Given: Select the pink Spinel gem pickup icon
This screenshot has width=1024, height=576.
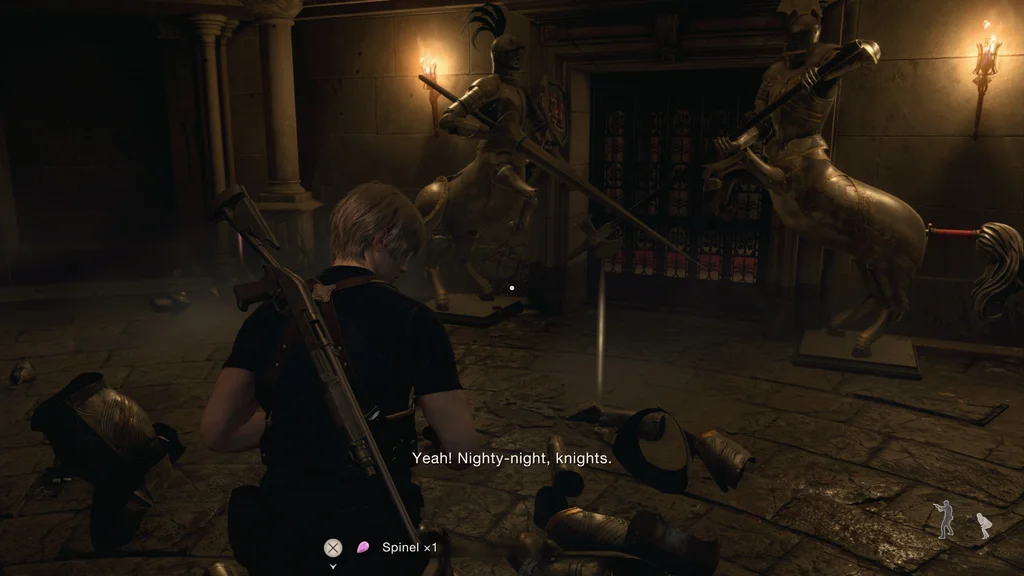Looking at the screenshot, I should (363, 547).
